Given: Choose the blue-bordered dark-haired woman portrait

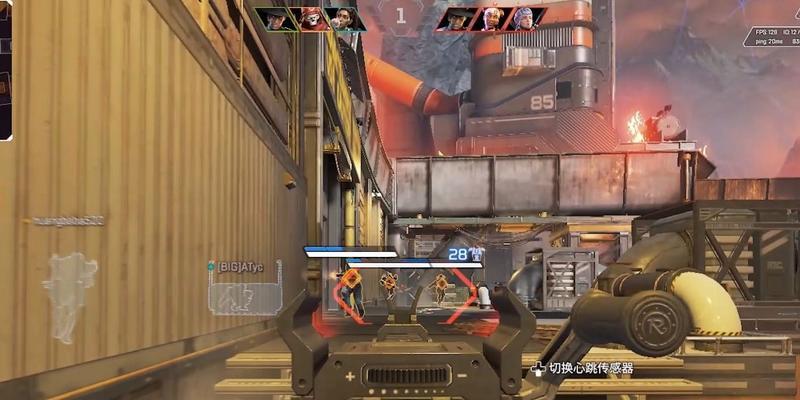Looking at the screenshot, I should [x=344, y=19].
